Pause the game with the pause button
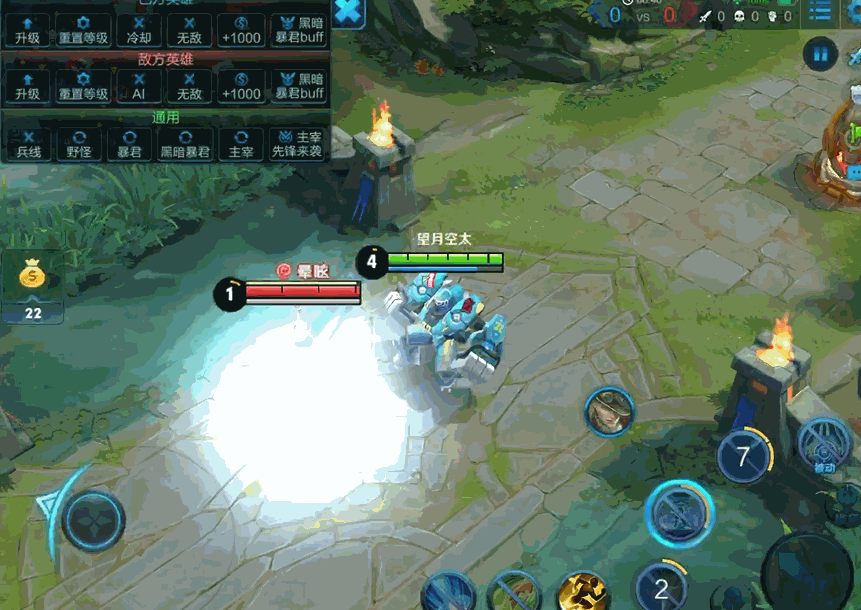The image size is (861, 610). coord(821,54)
